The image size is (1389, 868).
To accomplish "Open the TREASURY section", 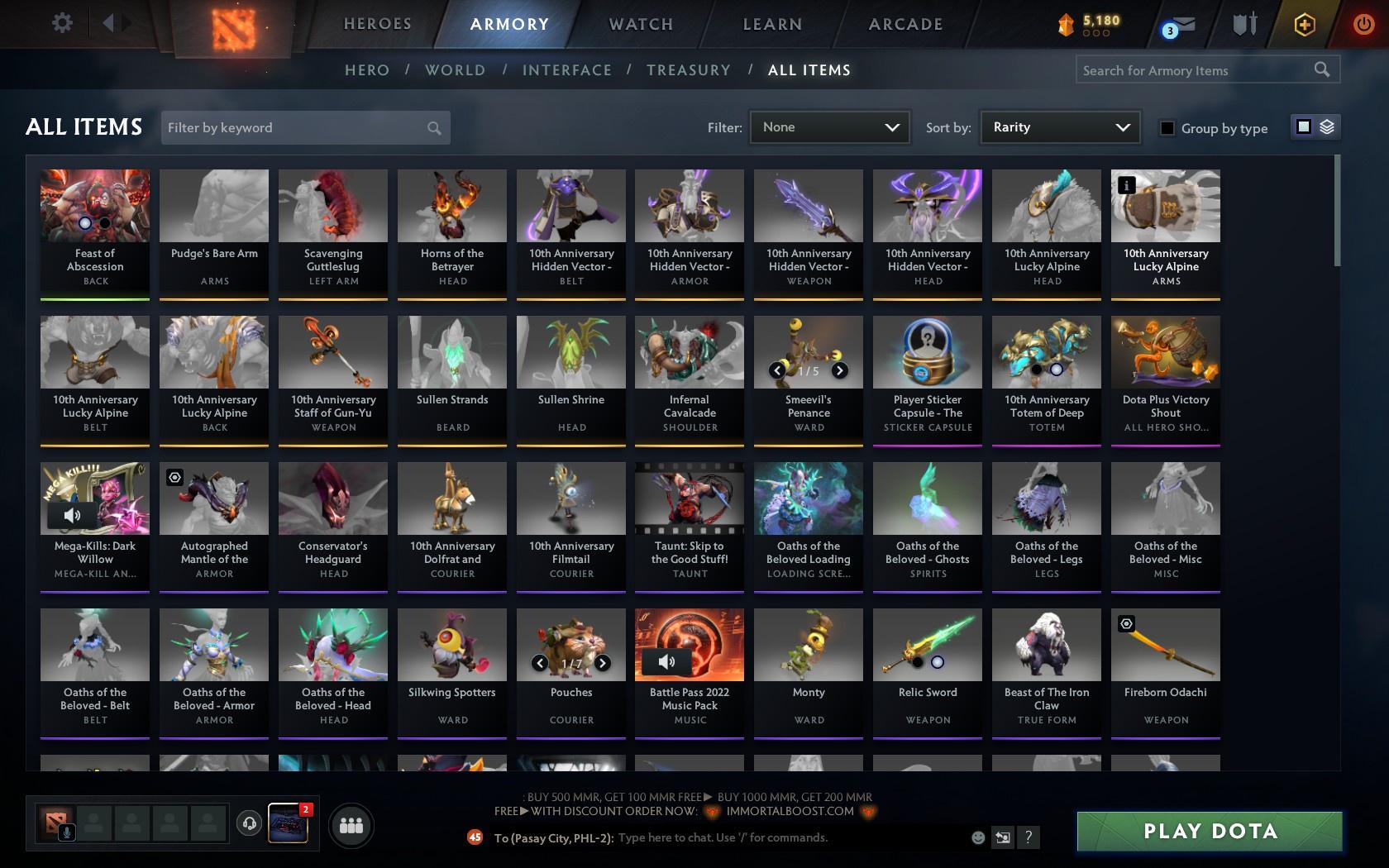I will (689, 70).
